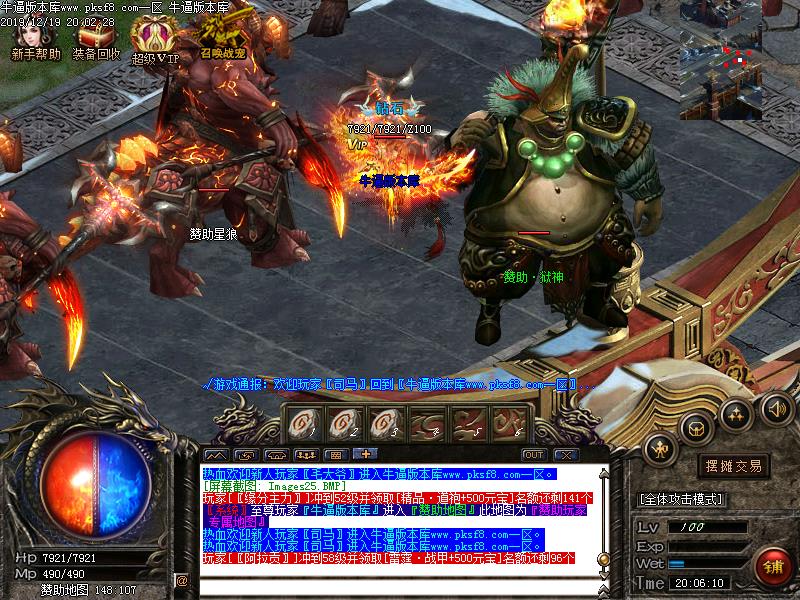Image resolution: width=800 pixels, height=600 pixels.
Task: Open the 新手帮助 newbie help icon
Action: click(x=35, y=38)
